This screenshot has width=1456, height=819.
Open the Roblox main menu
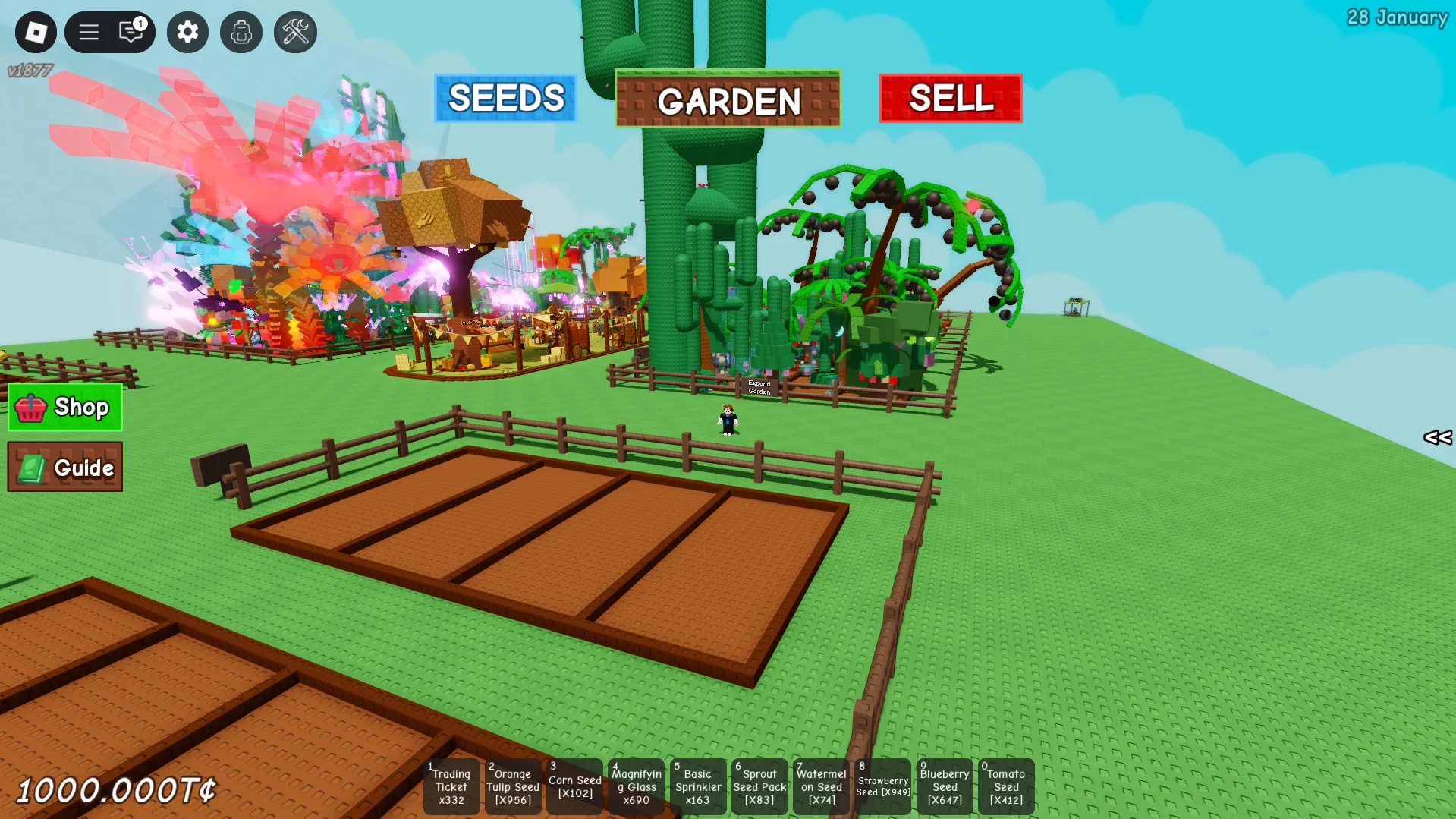pyautogui.click(x=35, y=33)
